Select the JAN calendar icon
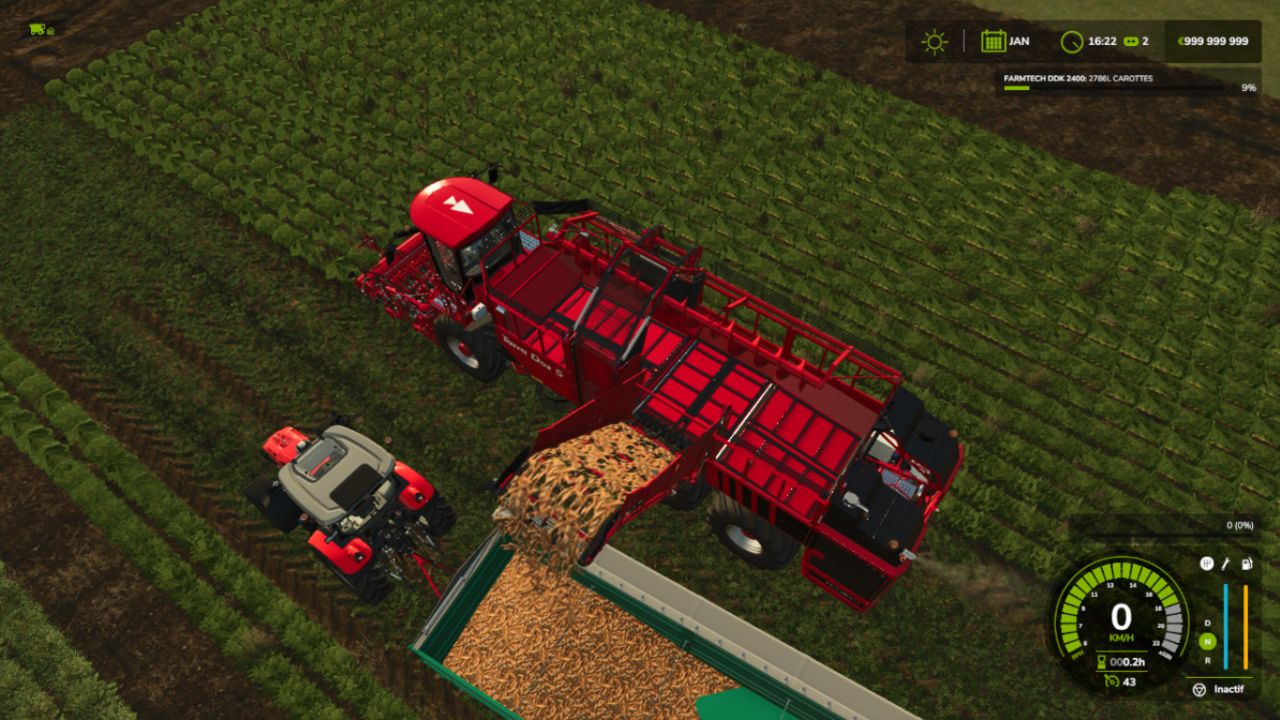1280x720 pixels. [x=993, y=41]
